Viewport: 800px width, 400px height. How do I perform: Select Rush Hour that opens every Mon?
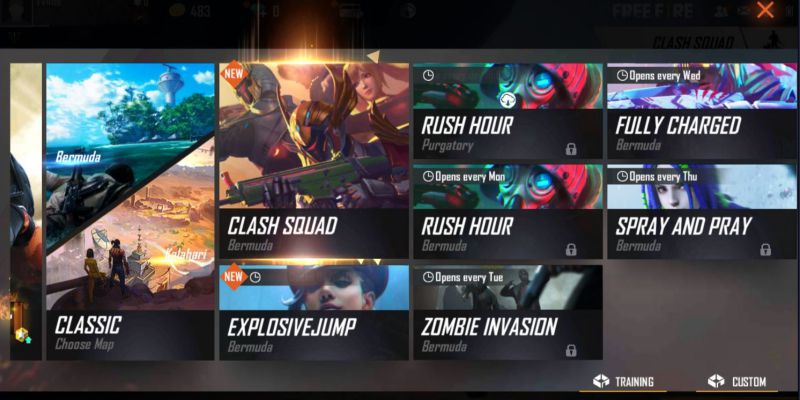pos(507,211)
